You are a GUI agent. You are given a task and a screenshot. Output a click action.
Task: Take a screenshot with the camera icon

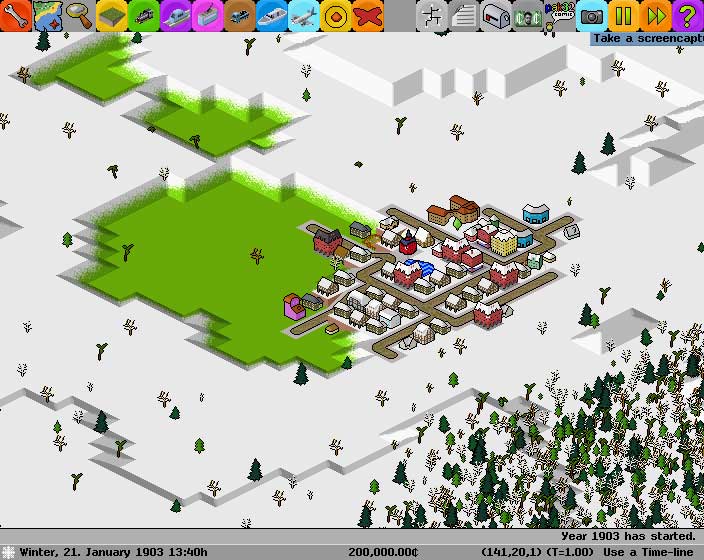[x=592, y=15]
